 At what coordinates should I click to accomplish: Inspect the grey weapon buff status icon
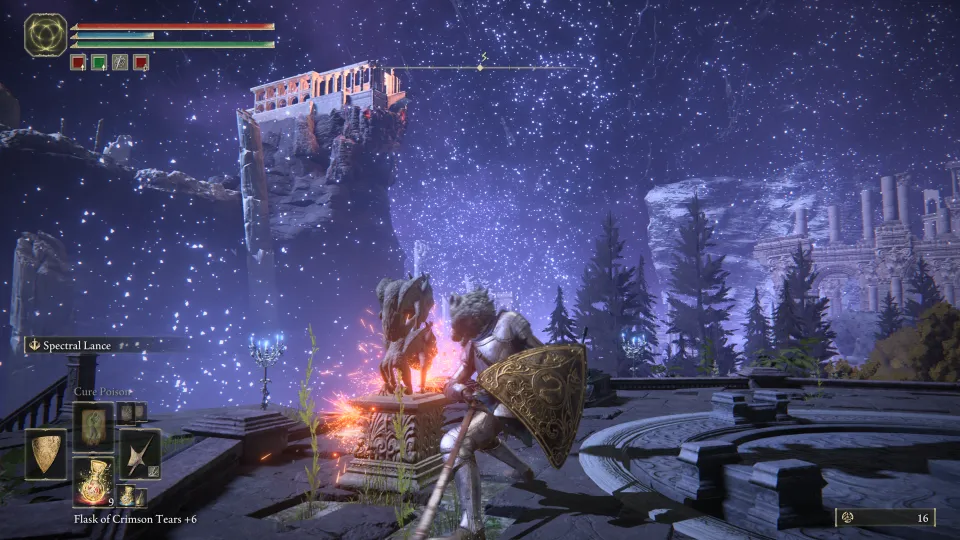coord(120,62)
